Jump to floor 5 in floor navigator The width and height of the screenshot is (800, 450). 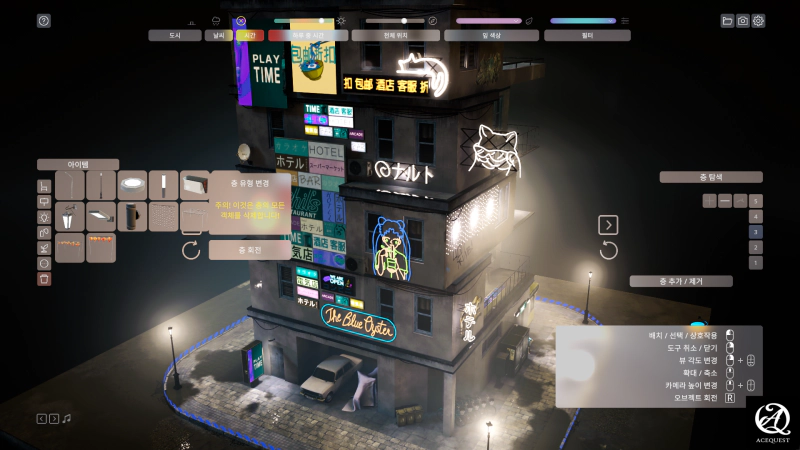click(x=756, y=201)
